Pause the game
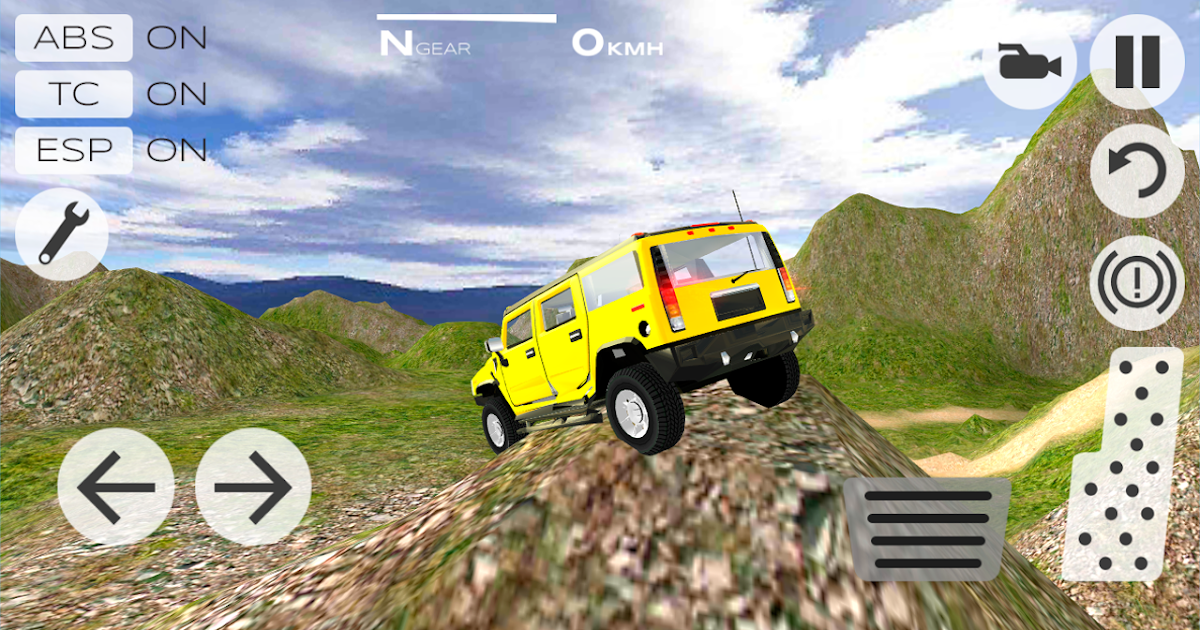 point(1137,62)
